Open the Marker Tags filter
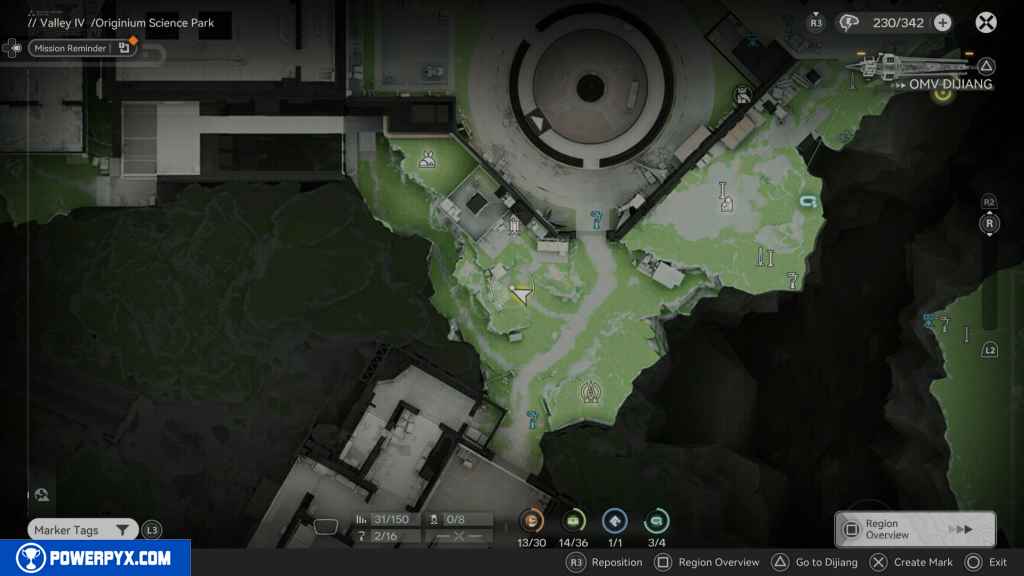This screenshot has height=576, width=1024. click(x=82, y=530)
